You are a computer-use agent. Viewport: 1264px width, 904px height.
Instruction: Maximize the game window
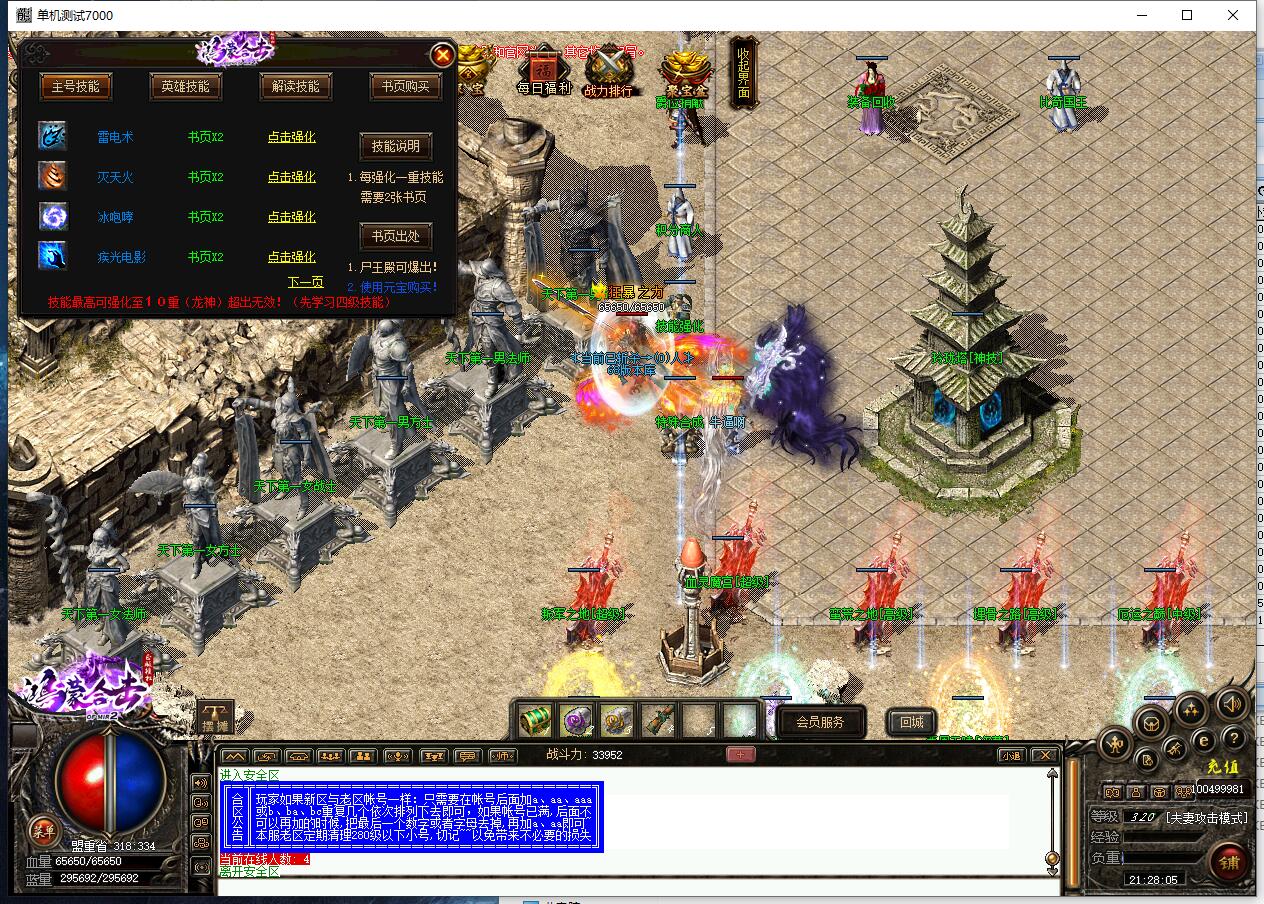pos(1187,15)
